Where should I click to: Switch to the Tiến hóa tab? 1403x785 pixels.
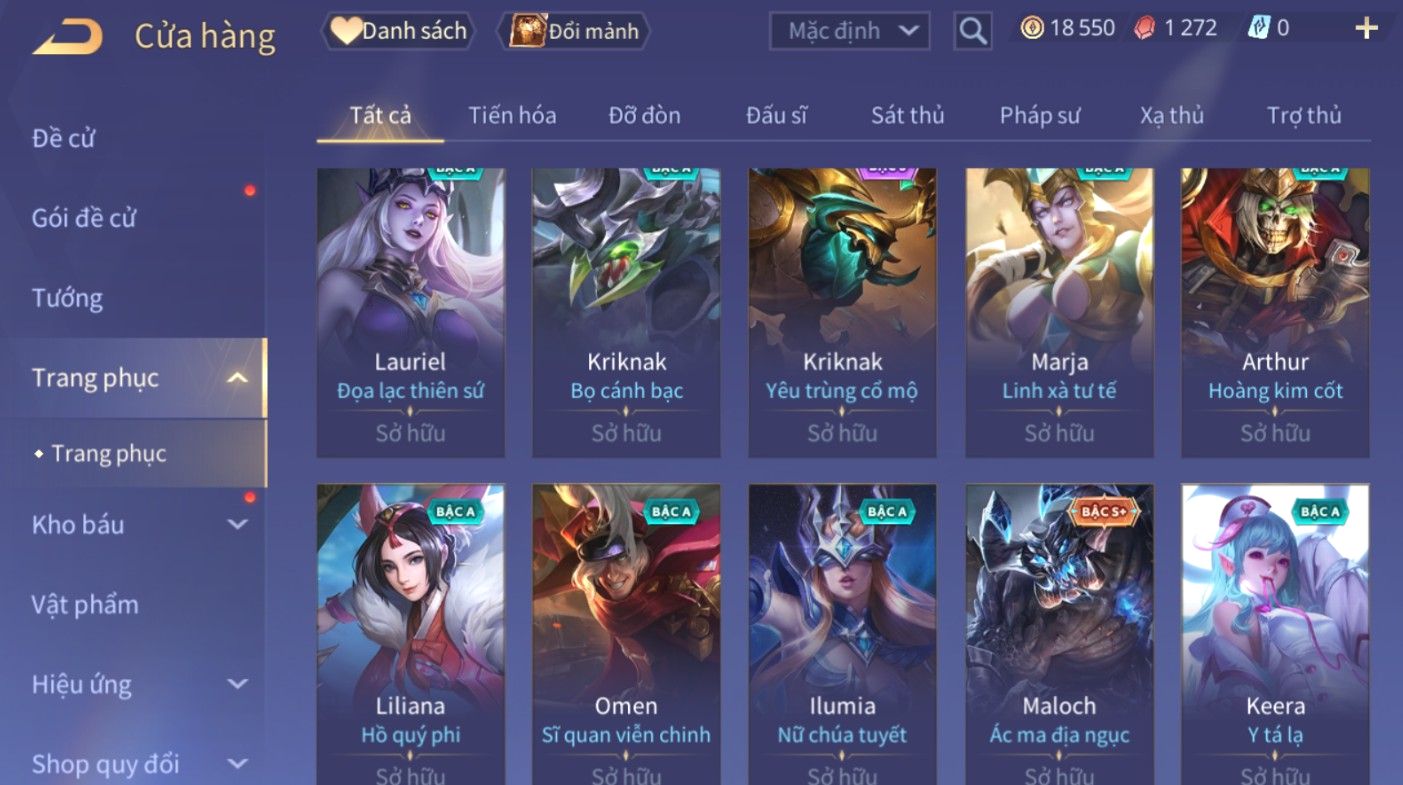click(512, 116)
